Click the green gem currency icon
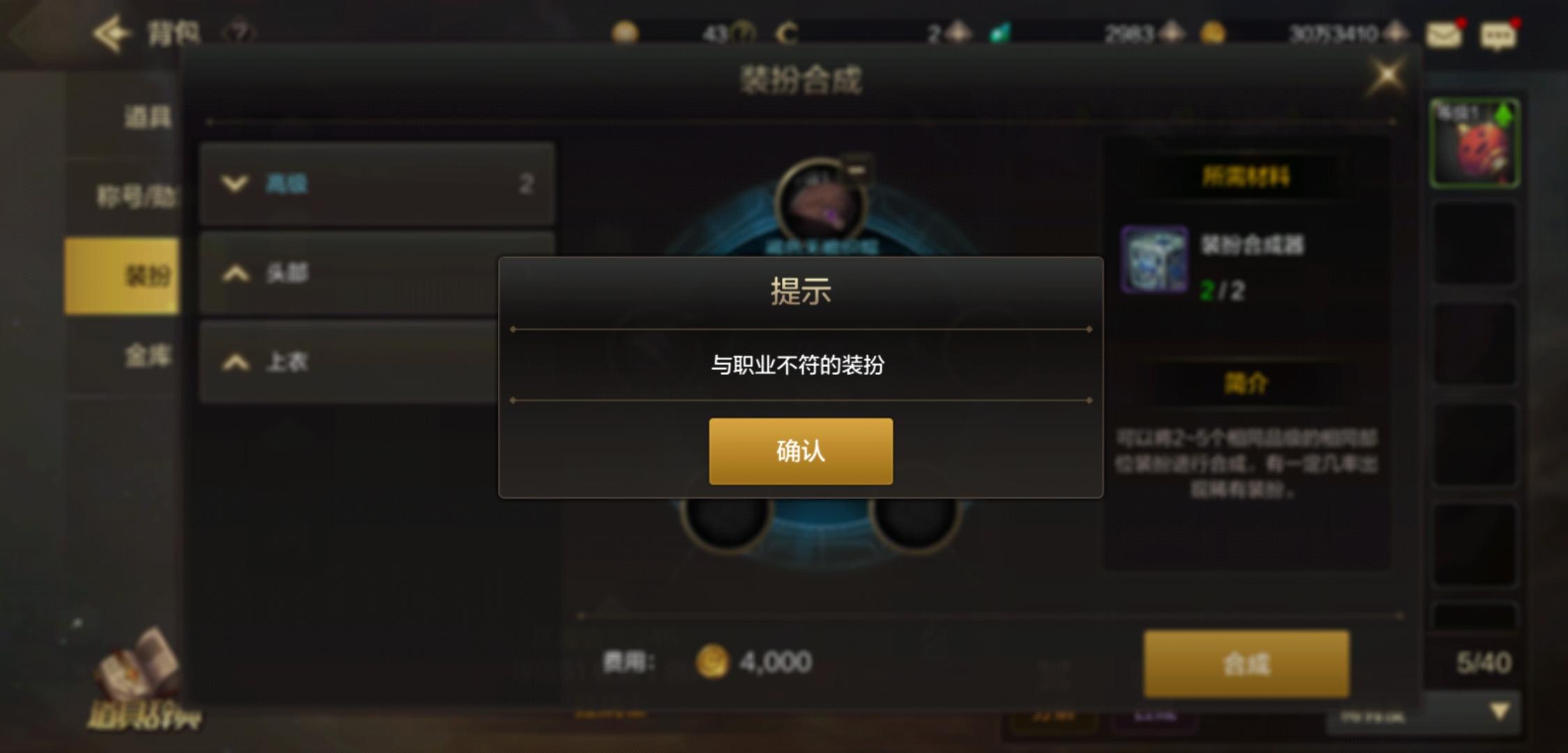The image size is (1568, 753). click(x=999, y=32)
